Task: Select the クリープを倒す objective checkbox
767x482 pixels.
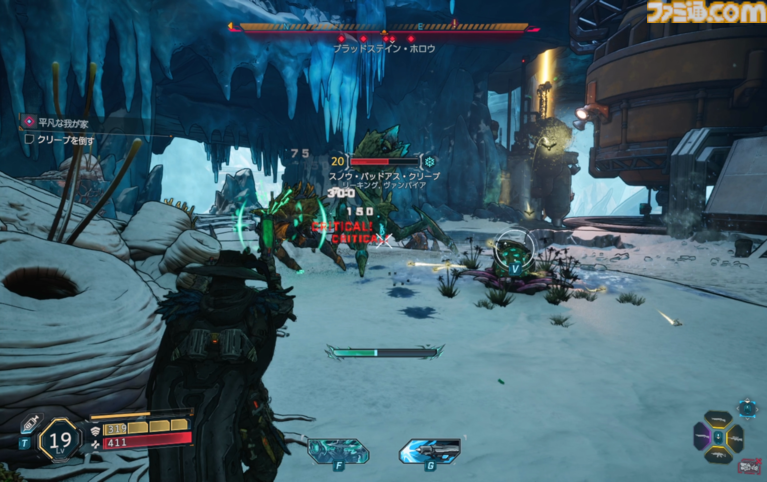Action: coord(29,139)
